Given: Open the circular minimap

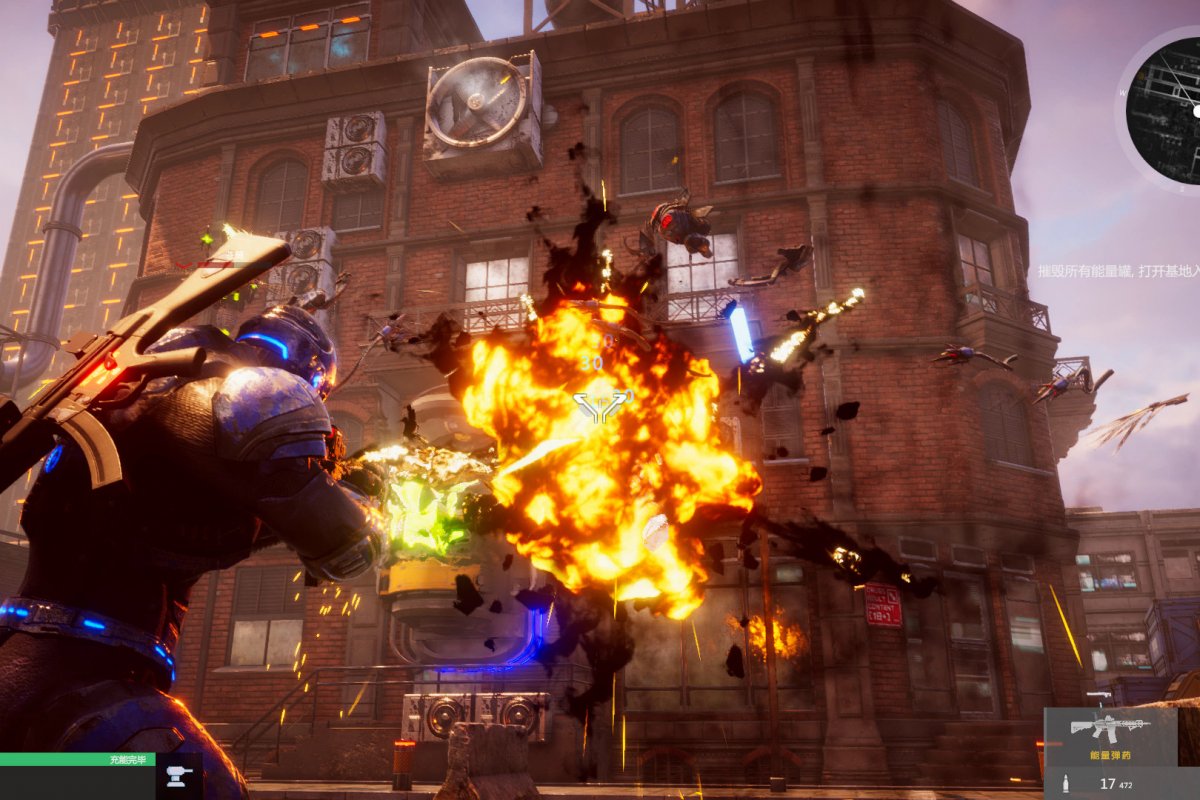Looking at the screenshot, I should (1167, 108).
